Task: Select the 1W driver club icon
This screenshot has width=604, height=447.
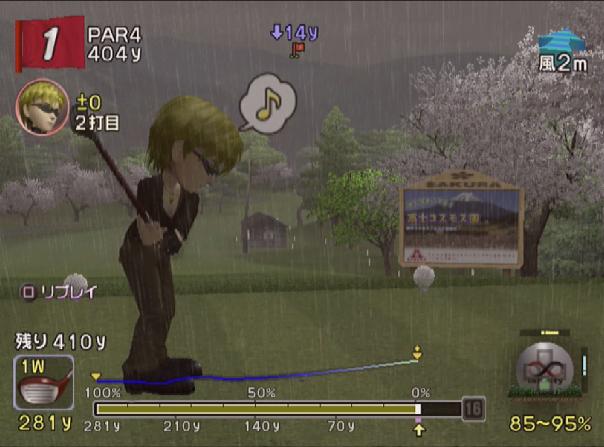Action: 43,382
